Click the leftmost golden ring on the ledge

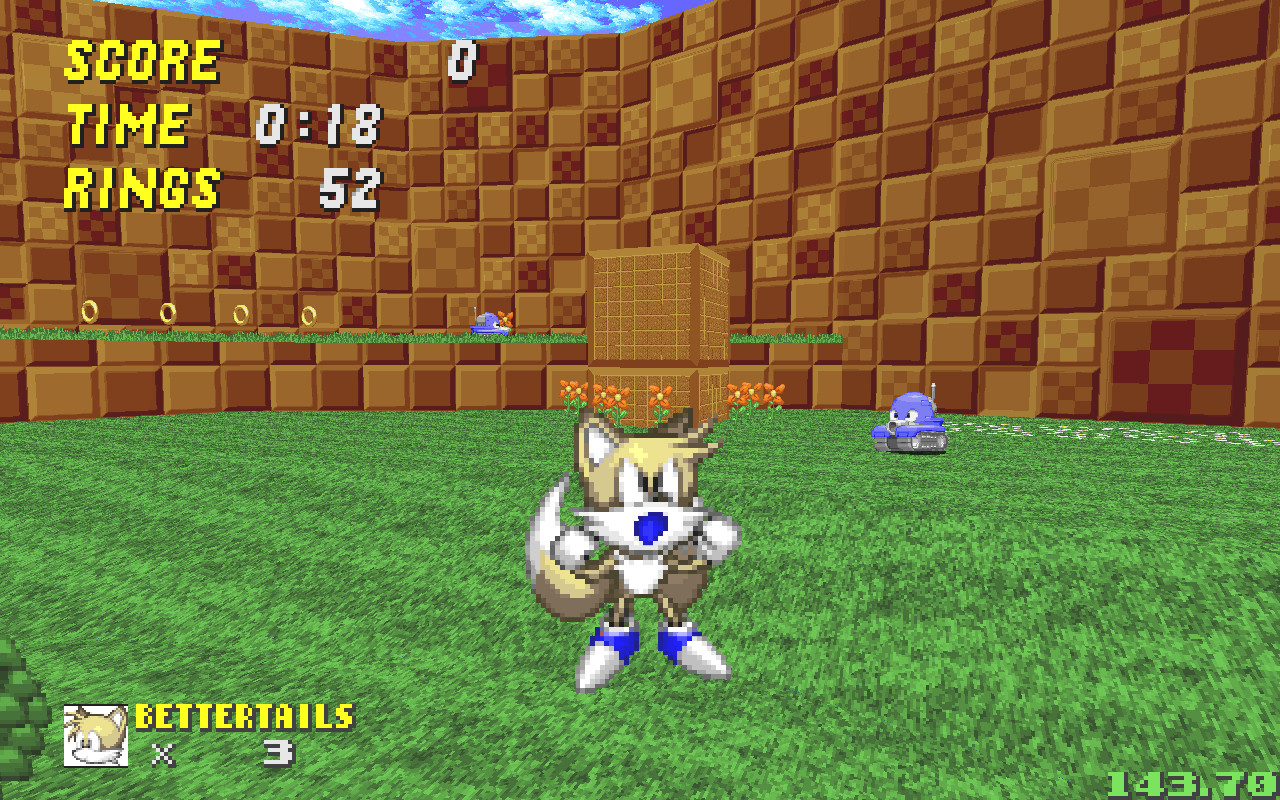(91, 313)
